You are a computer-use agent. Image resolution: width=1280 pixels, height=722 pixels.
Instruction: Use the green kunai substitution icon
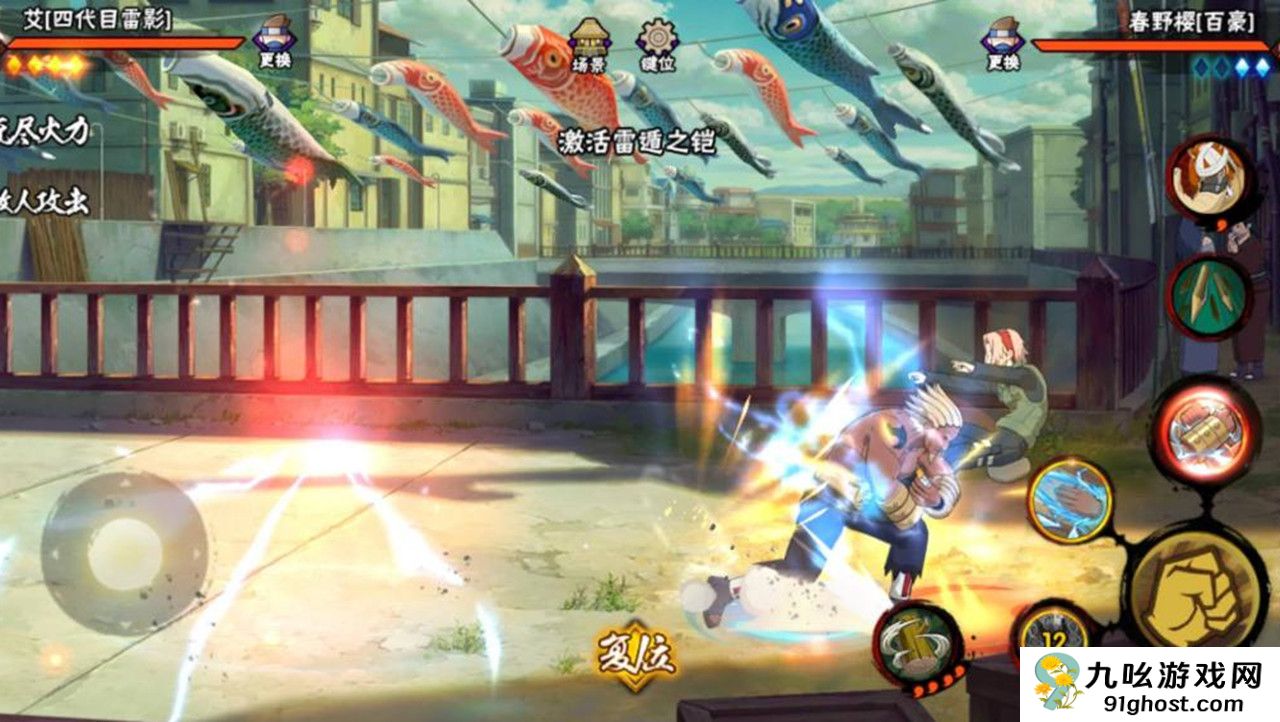(x=1209, y=297)
